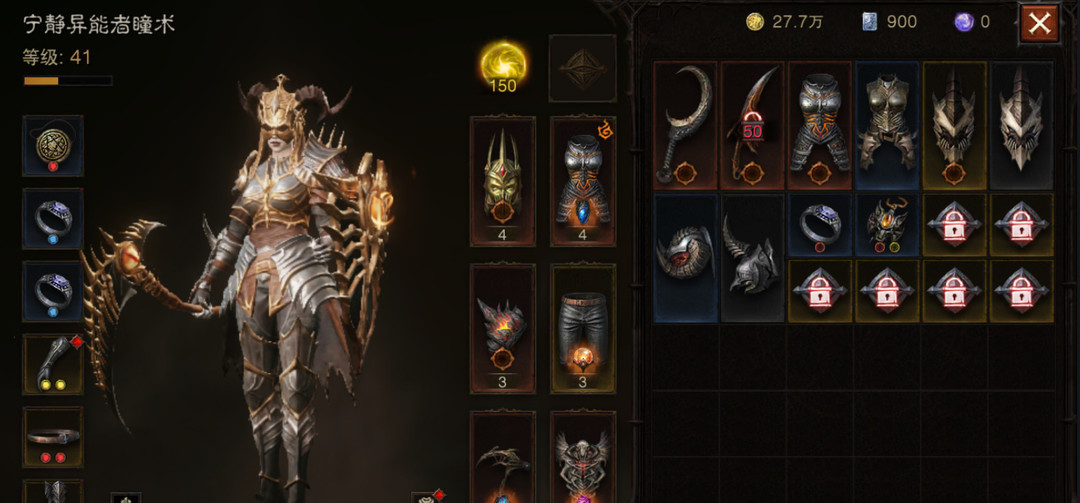Open the empty diamond-emblem slot
The height and width of the screenshot is (503, 1080).
point(582,68)
